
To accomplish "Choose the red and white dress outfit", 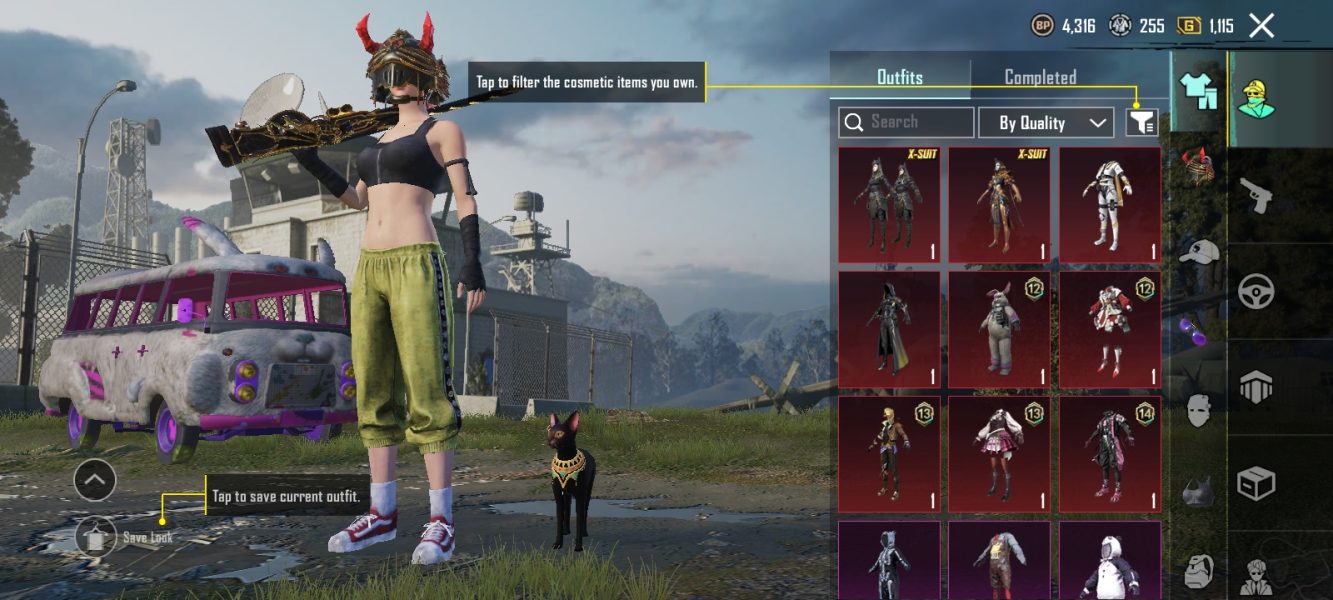I will [x=1110, y=329].
